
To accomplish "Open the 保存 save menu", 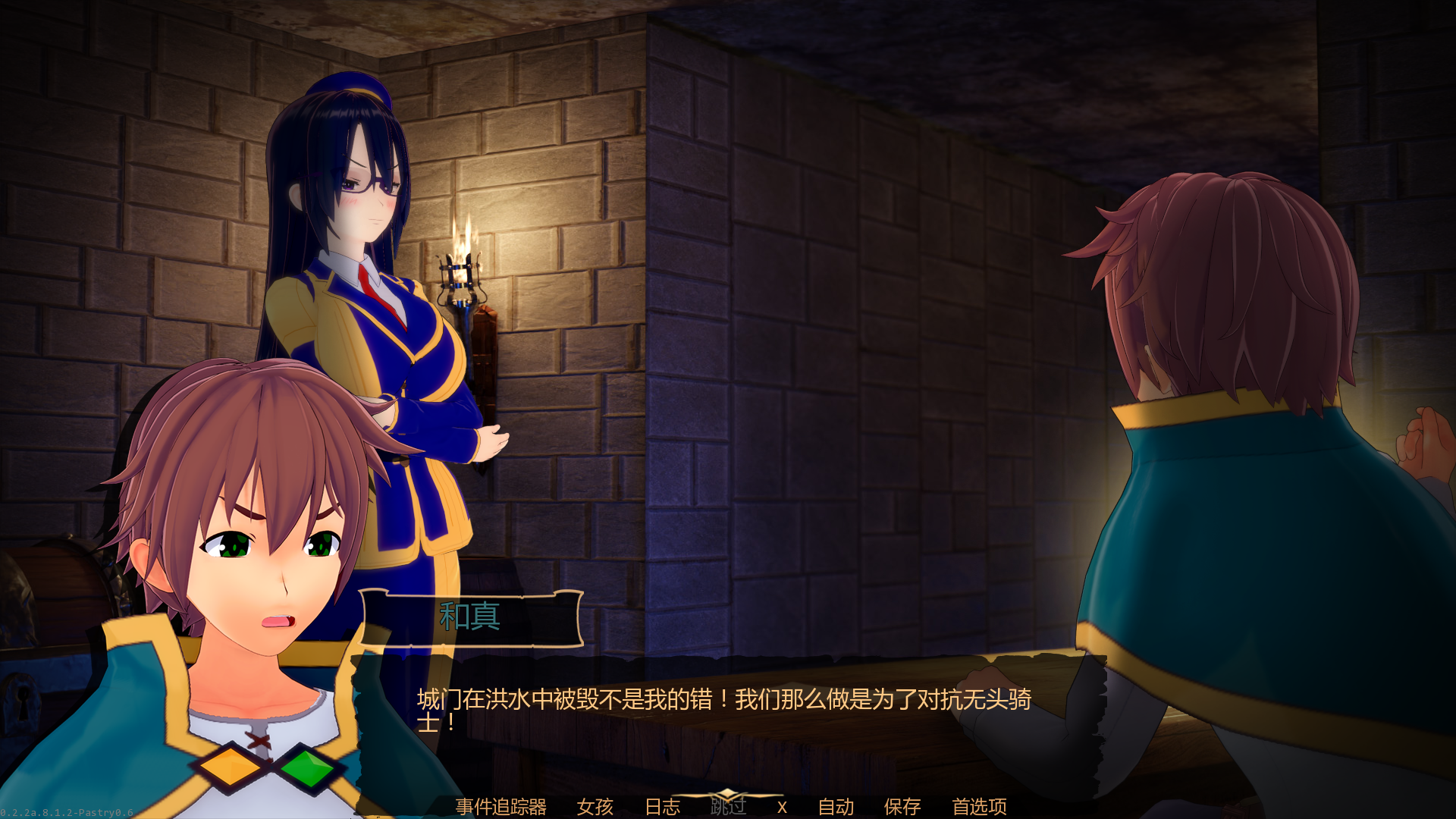I will (x=902, y=806).
